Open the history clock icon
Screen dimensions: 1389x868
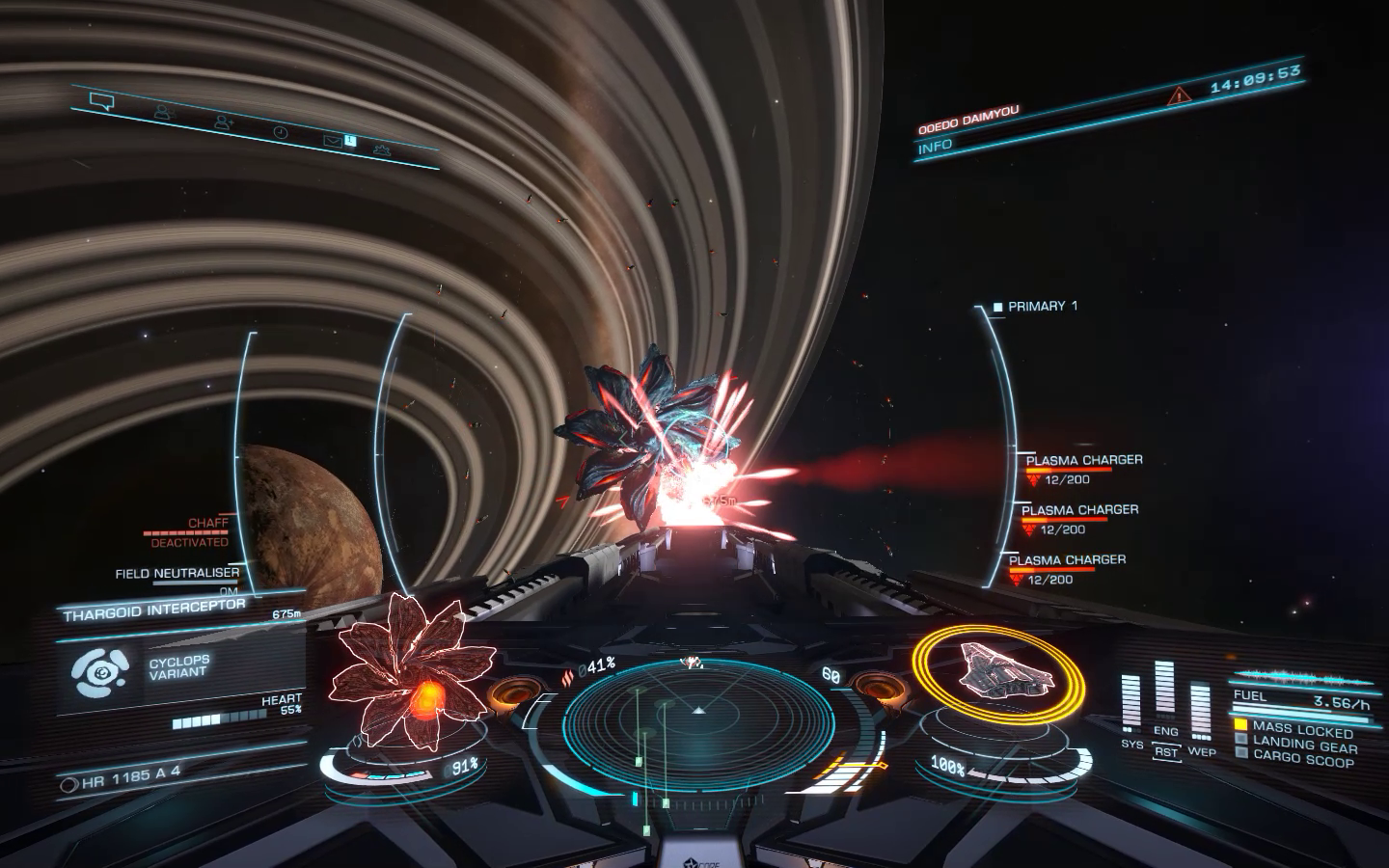tap(280, 131)
